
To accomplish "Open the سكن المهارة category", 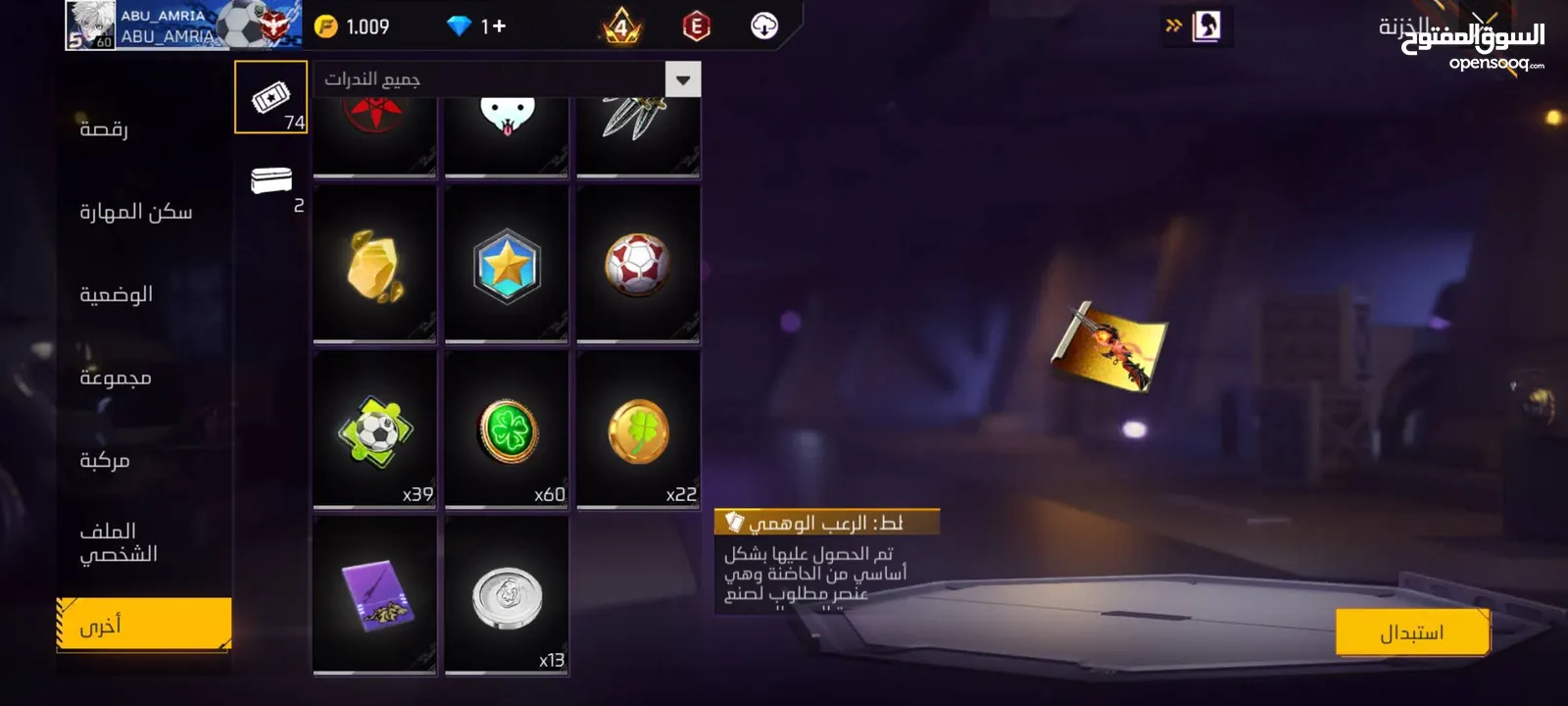I will pyautogui.click(x=135, y=212).
